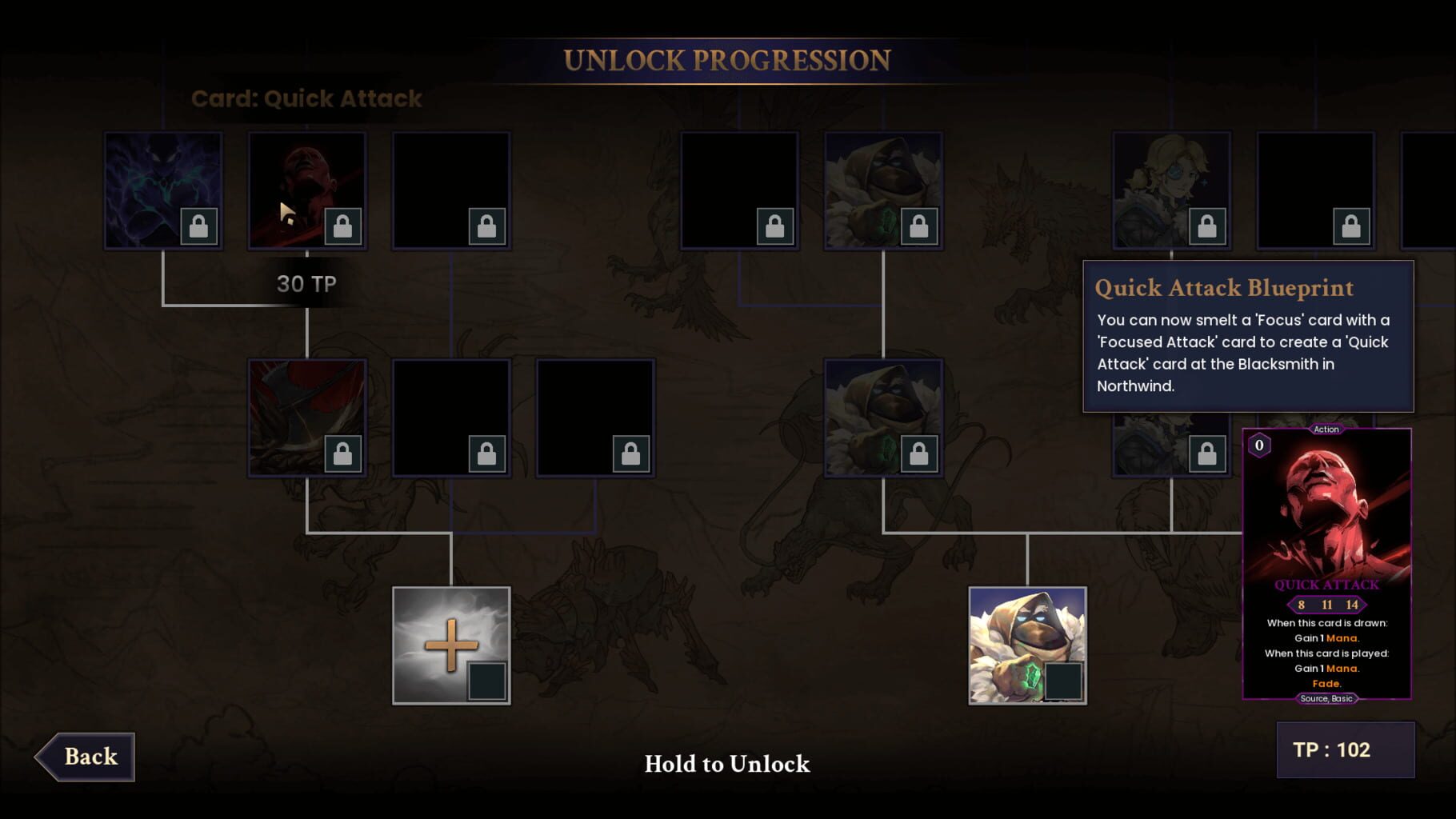The width and height of the screenshot is (1456, 819).
Task: Select the lock on the axe weapon card node
Action: click(x=344, y=452)
